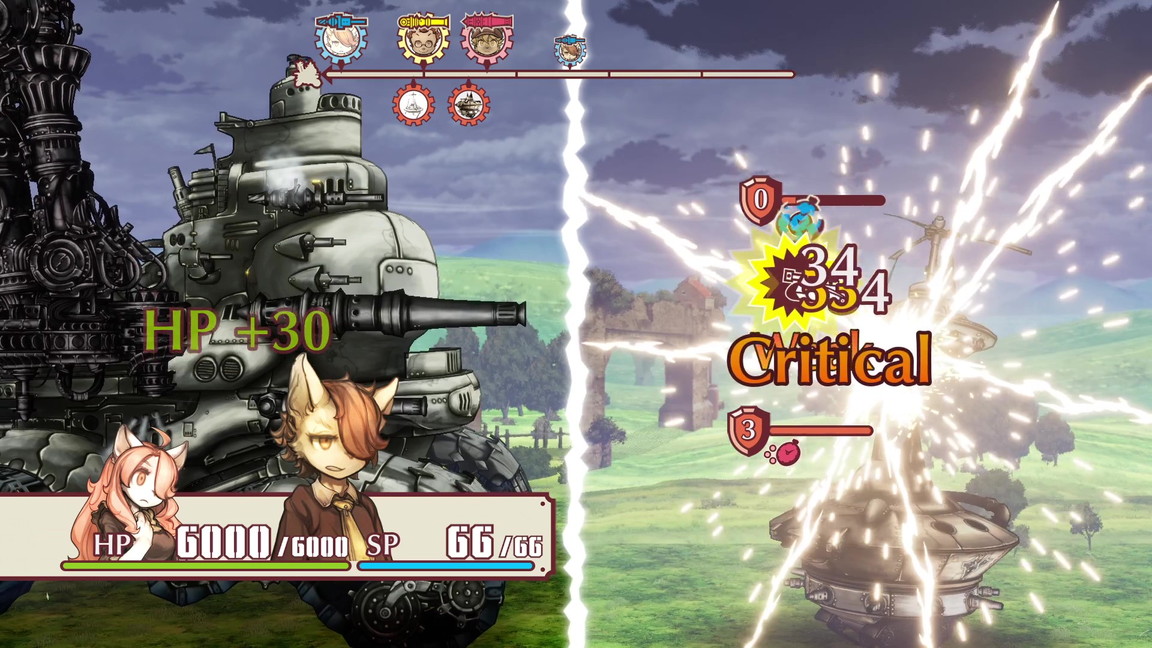This screenshot has height=648, width=1152.
Task: Select the red-gear airship enemy turn icon
Action: (413, 104)
